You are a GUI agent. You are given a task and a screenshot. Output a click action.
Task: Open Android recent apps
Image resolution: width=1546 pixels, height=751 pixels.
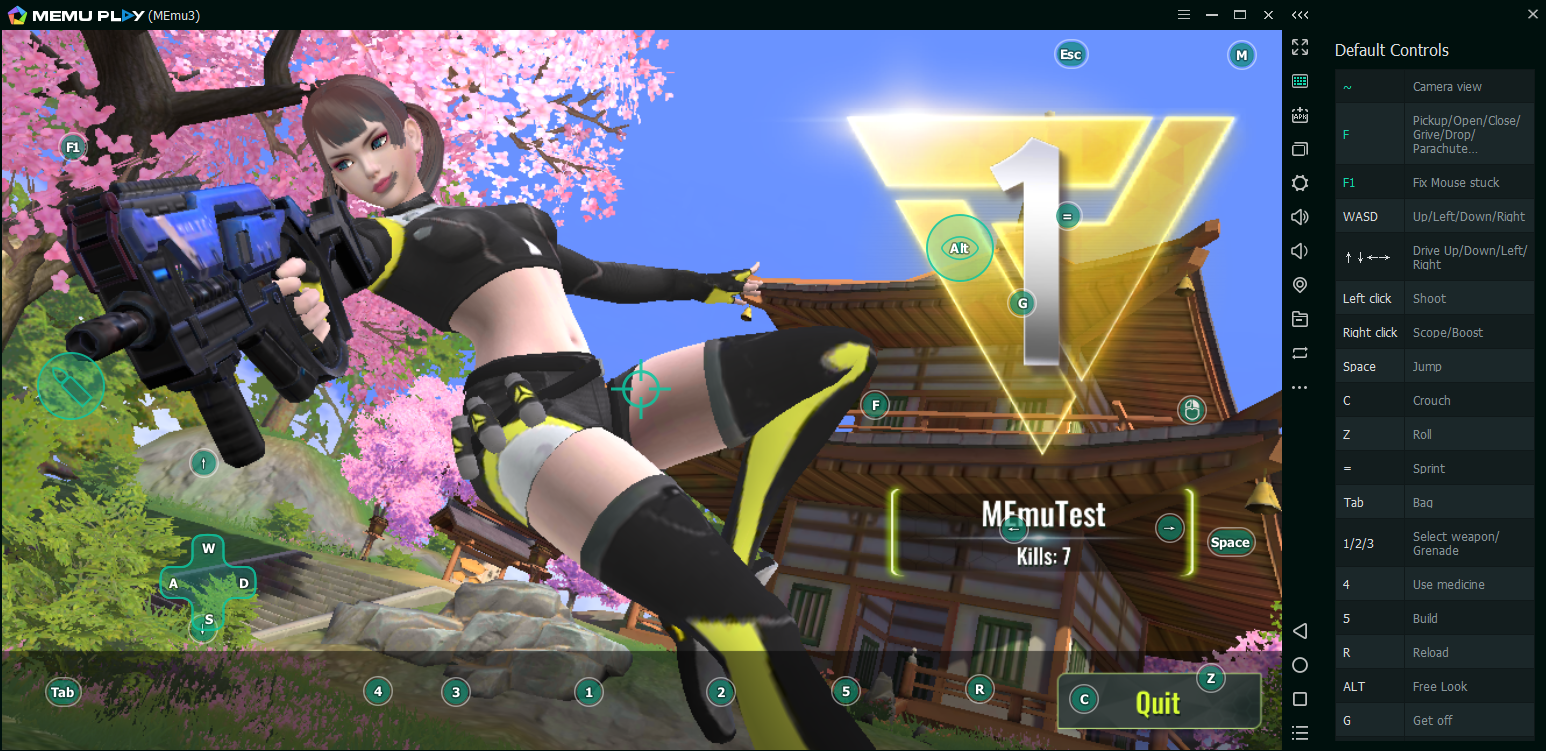(x=1300, y=699)
